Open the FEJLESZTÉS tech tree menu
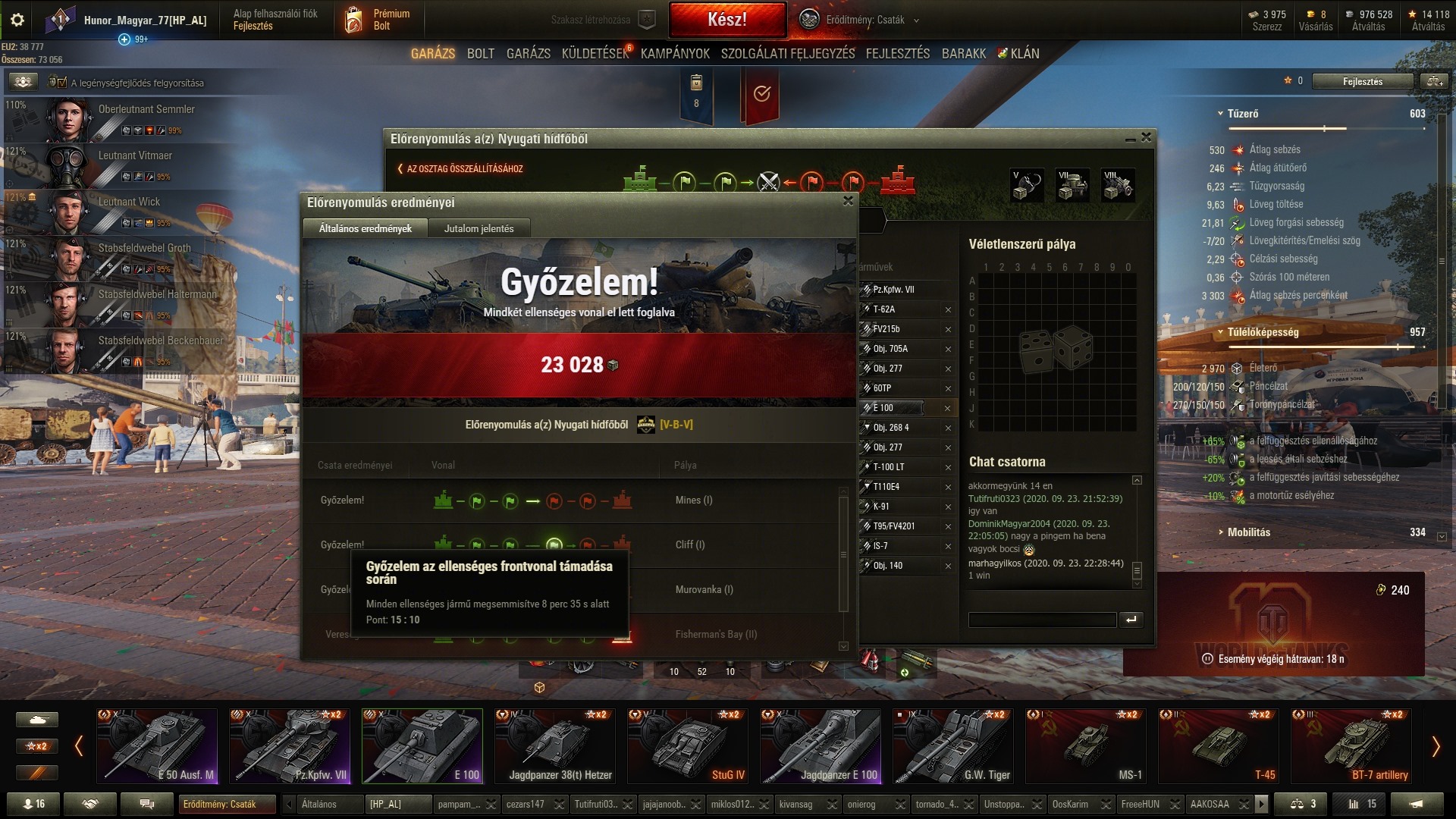Screen dimensions: 1456x819 pos(897,54)
